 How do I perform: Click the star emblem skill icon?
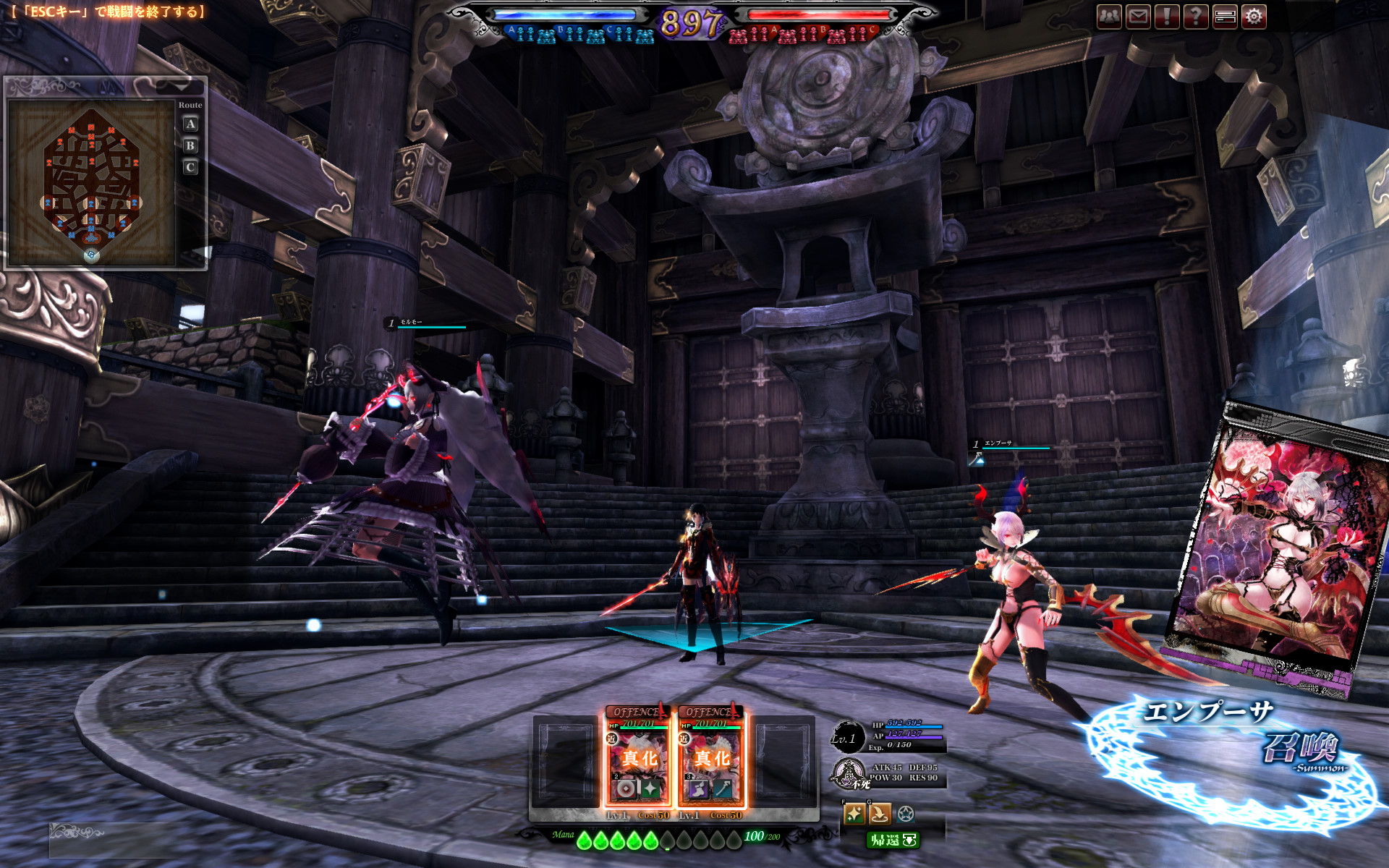coord(906,814)
